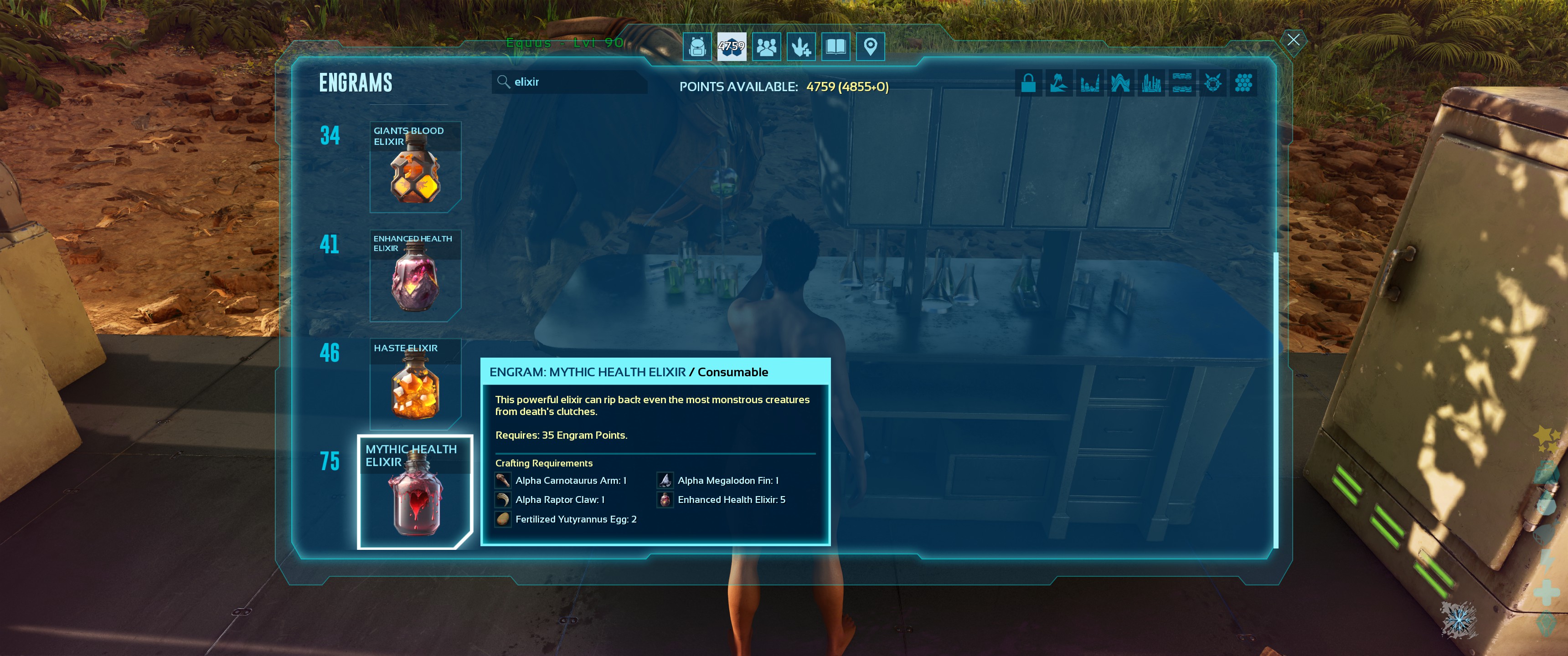Image resolution: width=1568 pixels, height=656 pixels.
Task: Toggle the cave arch map filter
Action: click(1120, 83)
